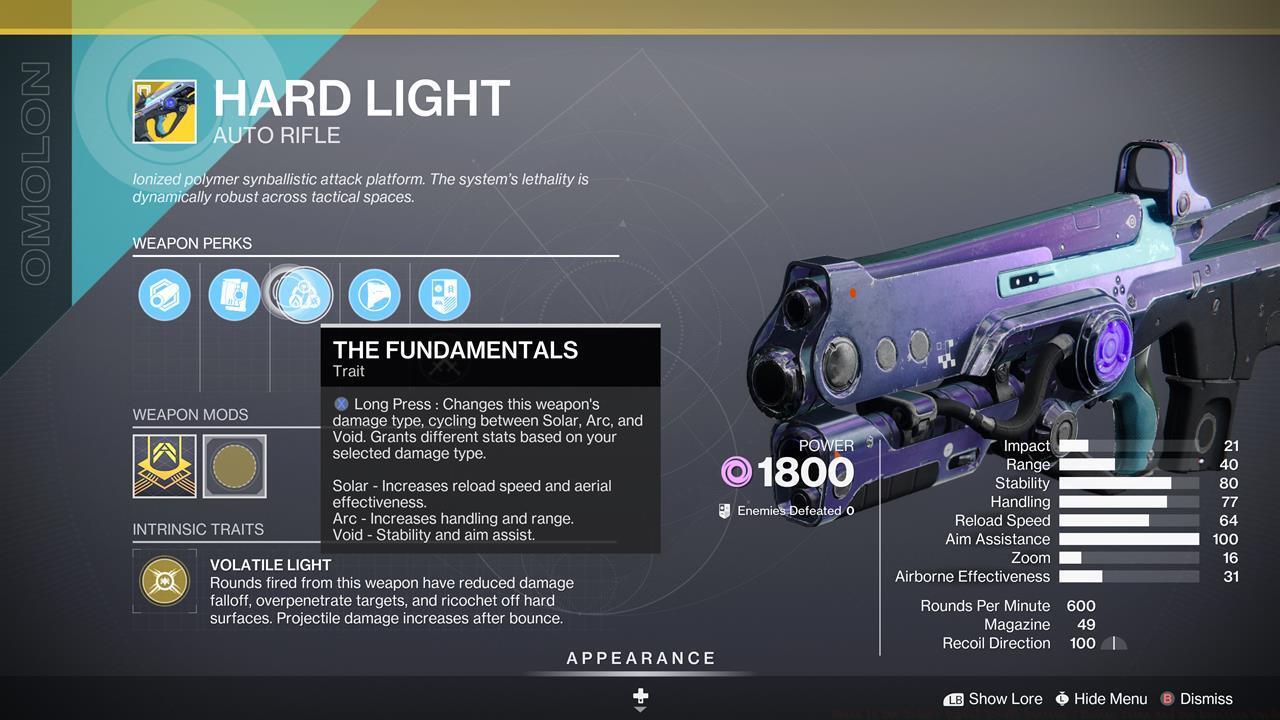Select the barrel perk icon
Viewport: 1280px width, 720px height.
[x=164, y=294]
